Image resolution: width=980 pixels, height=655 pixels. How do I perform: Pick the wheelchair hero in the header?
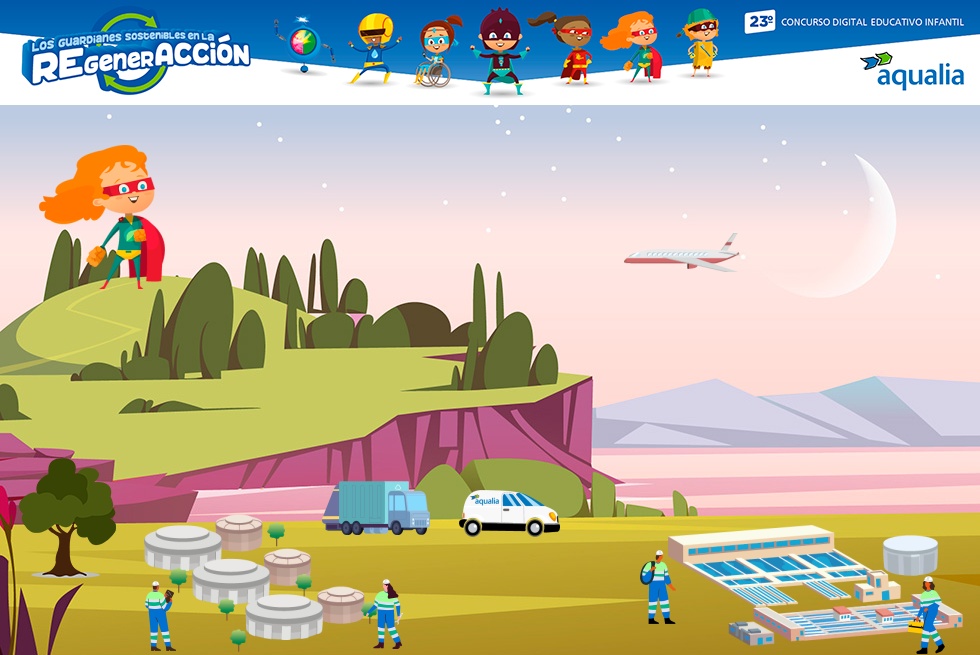(434, 52)
